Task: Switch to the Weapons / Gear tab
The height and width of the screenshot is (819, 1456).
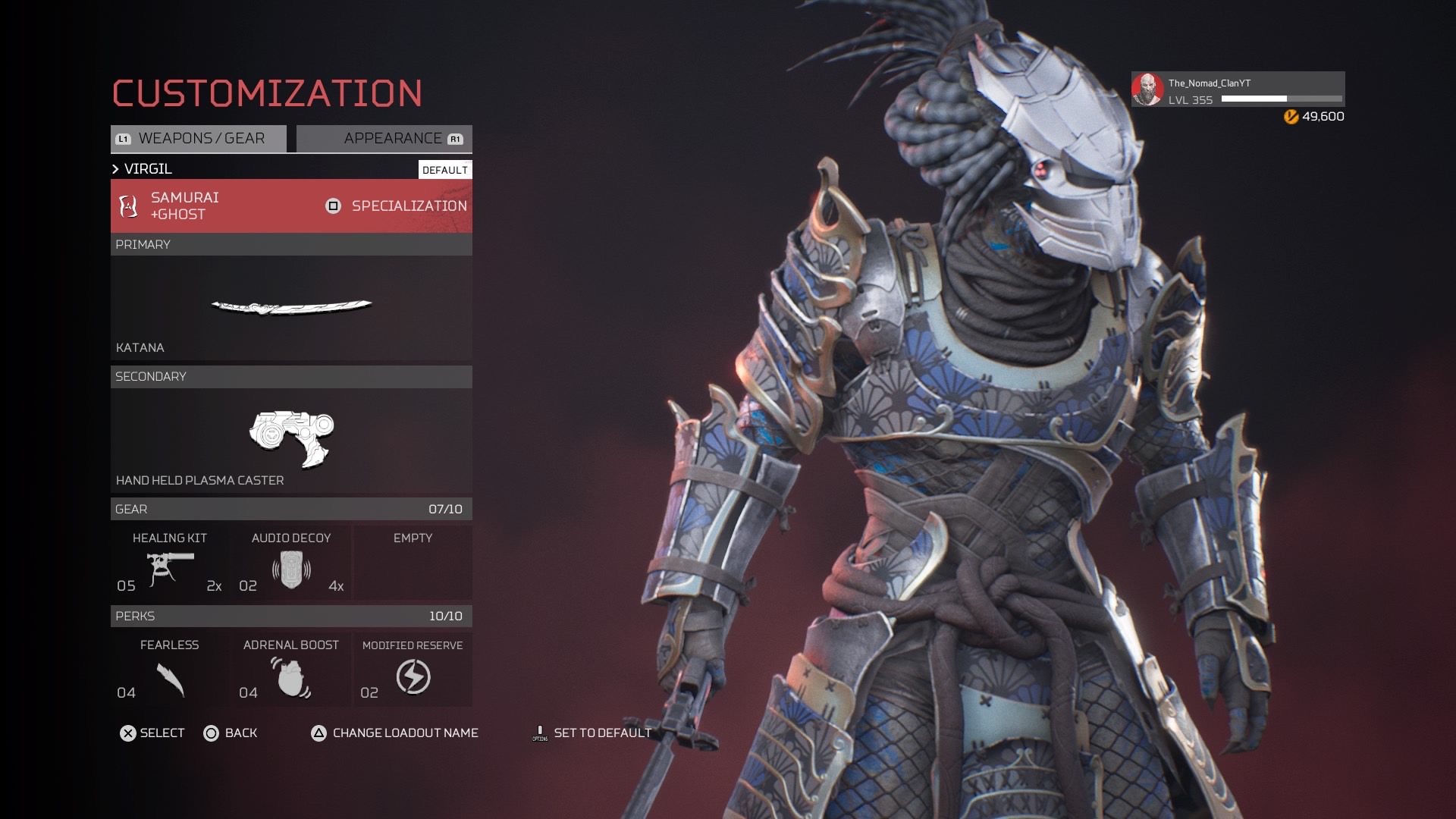Action: pyautogui.click(x=199, y=139)
